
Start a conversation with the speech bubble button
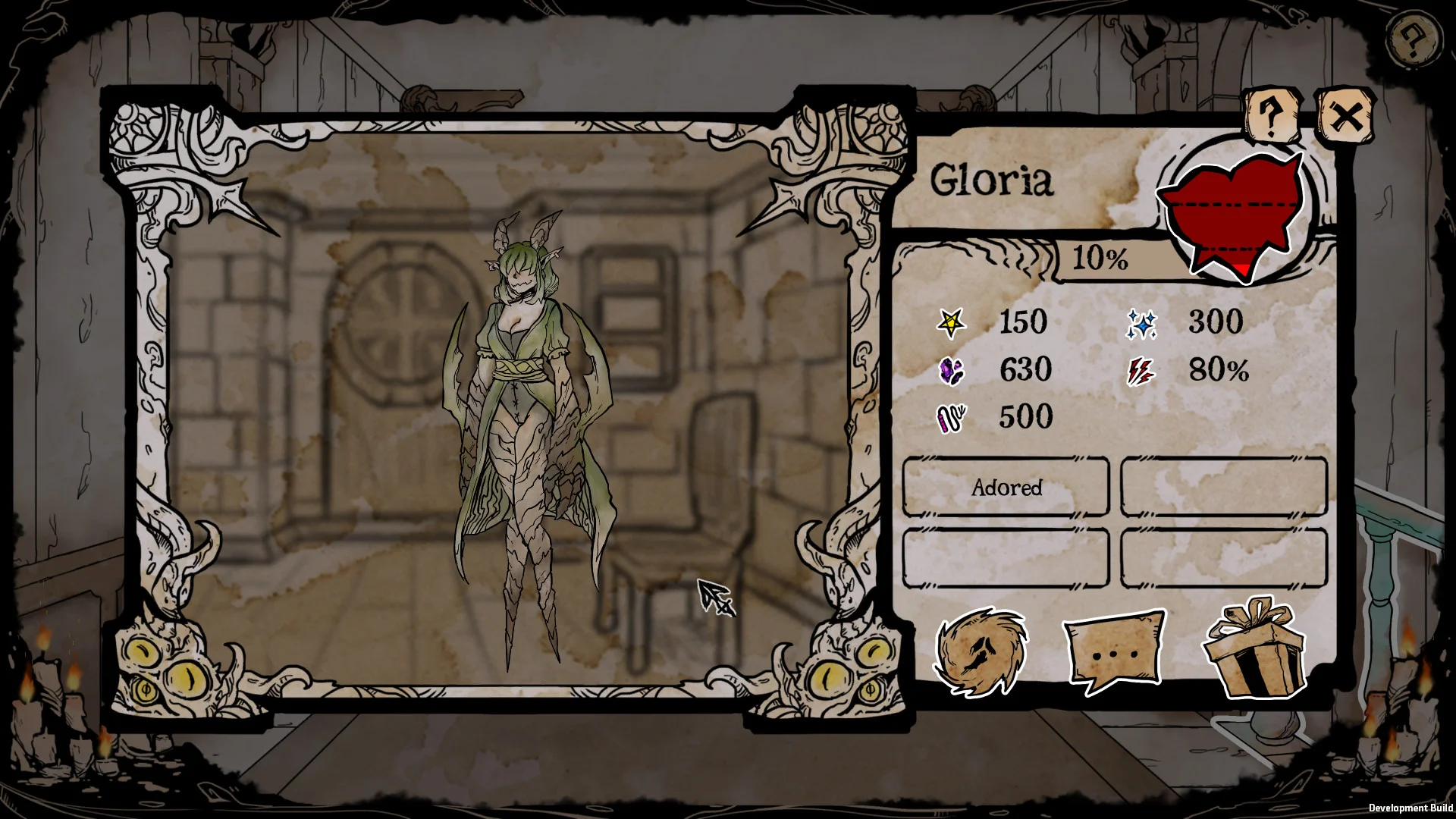coord(1113,651)
